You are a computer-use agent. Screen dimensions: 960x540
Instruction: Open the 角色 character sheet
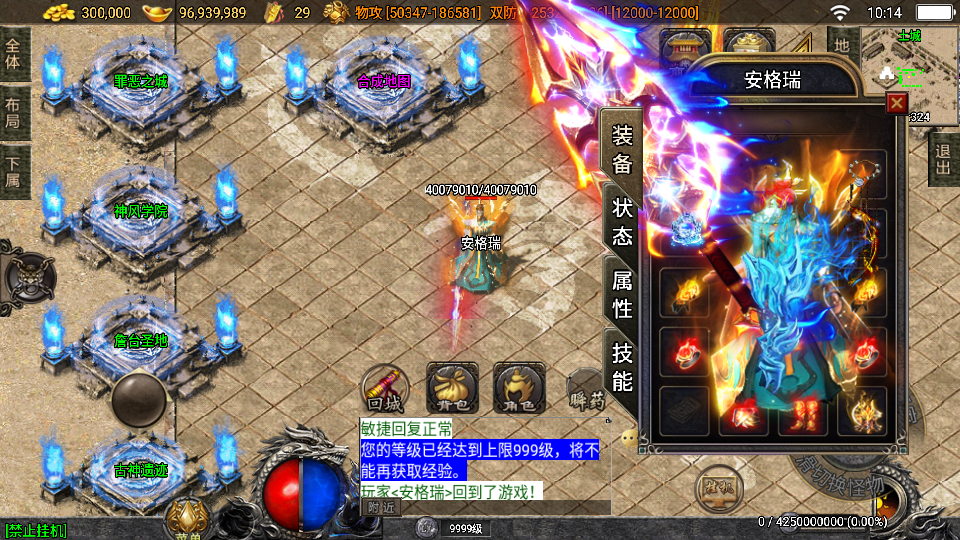518,388
